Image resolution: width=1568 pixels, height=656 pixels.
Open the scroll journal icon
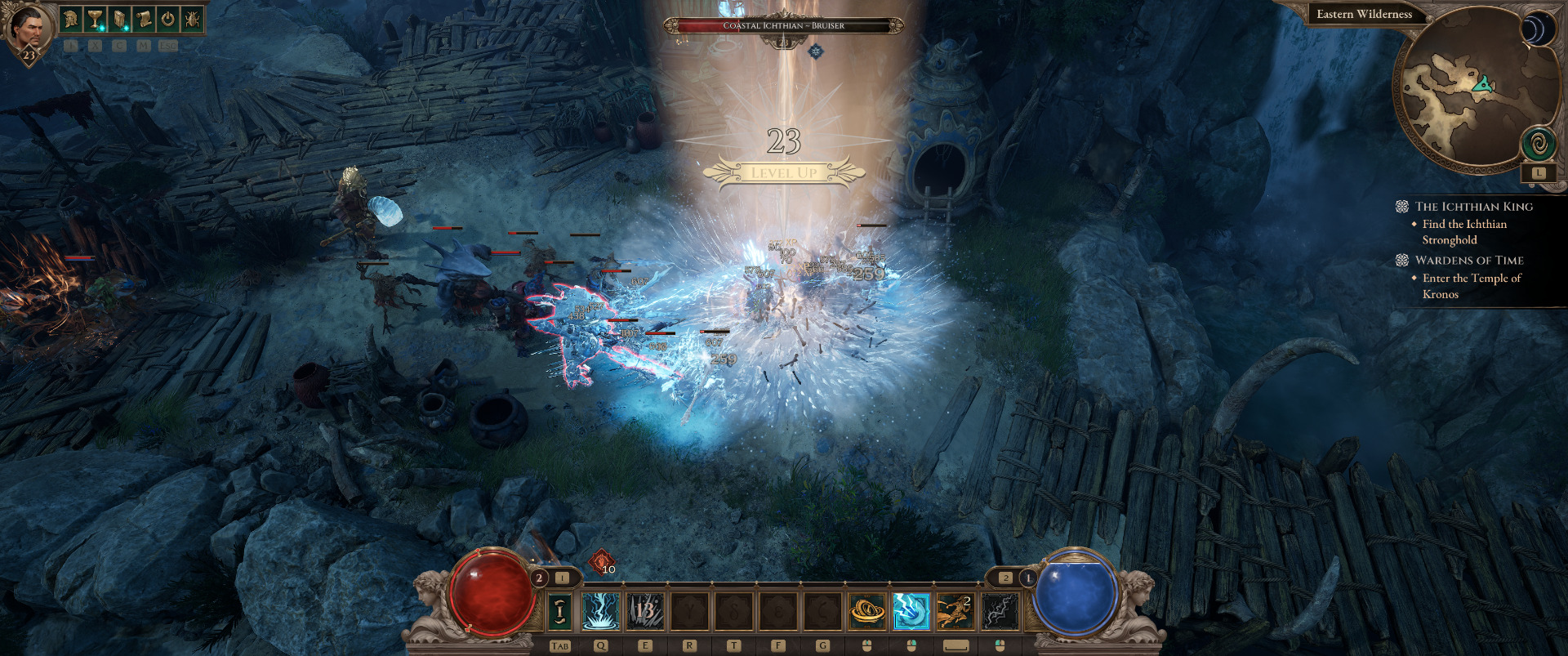(x=144, y=19)
